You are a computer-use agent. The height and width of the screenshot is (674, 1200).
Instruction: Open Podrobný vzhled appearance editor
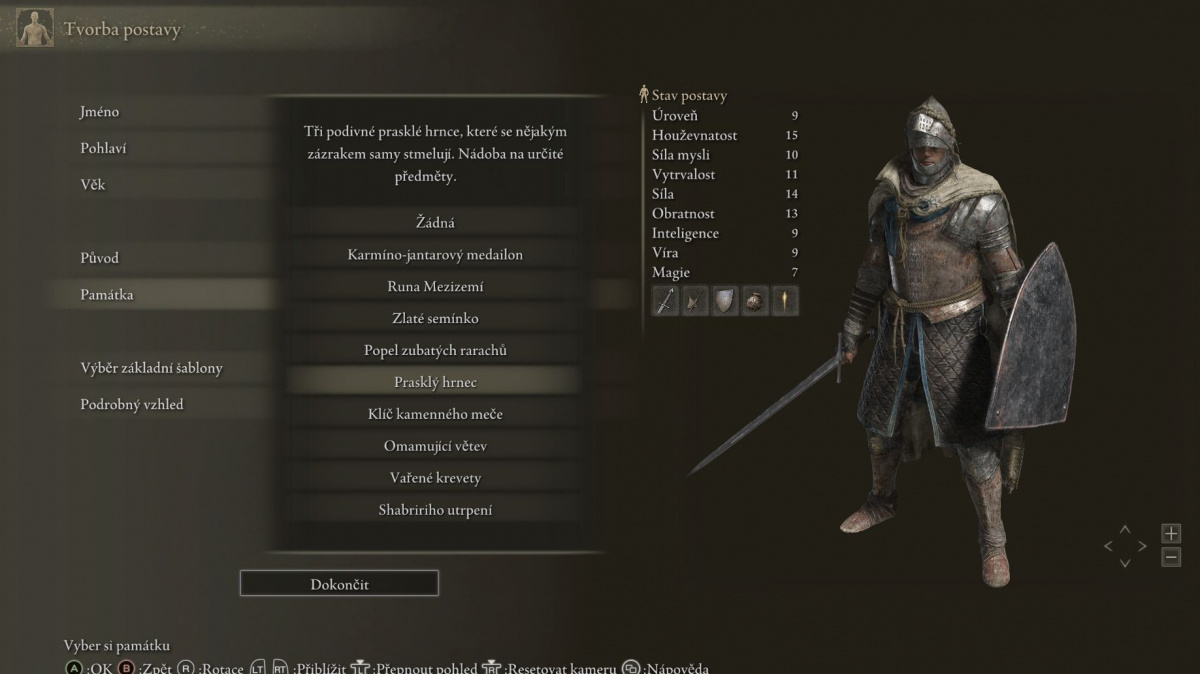point(132,404)
